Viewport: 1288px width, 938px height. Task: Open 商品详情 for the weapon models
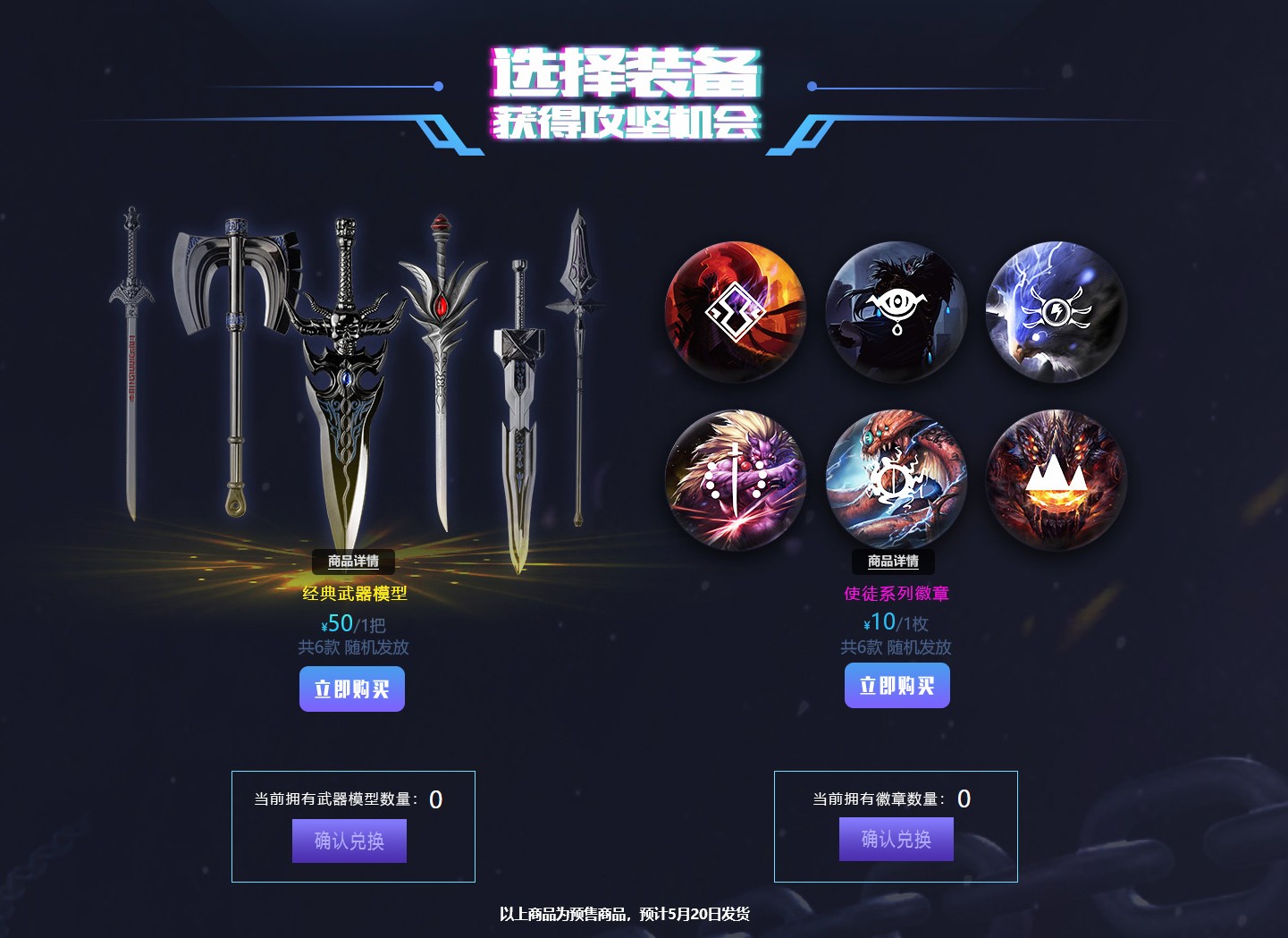tap(352, 562)
